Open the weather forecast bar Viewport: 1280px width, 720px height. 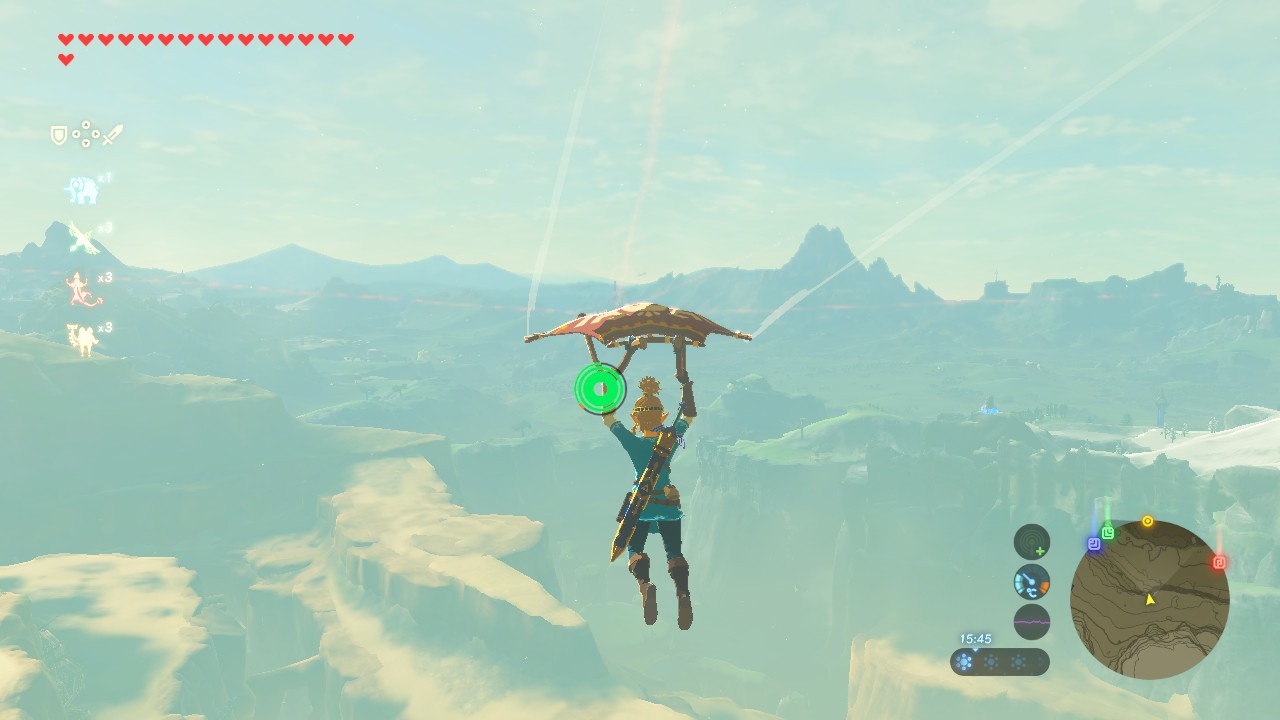999,662
